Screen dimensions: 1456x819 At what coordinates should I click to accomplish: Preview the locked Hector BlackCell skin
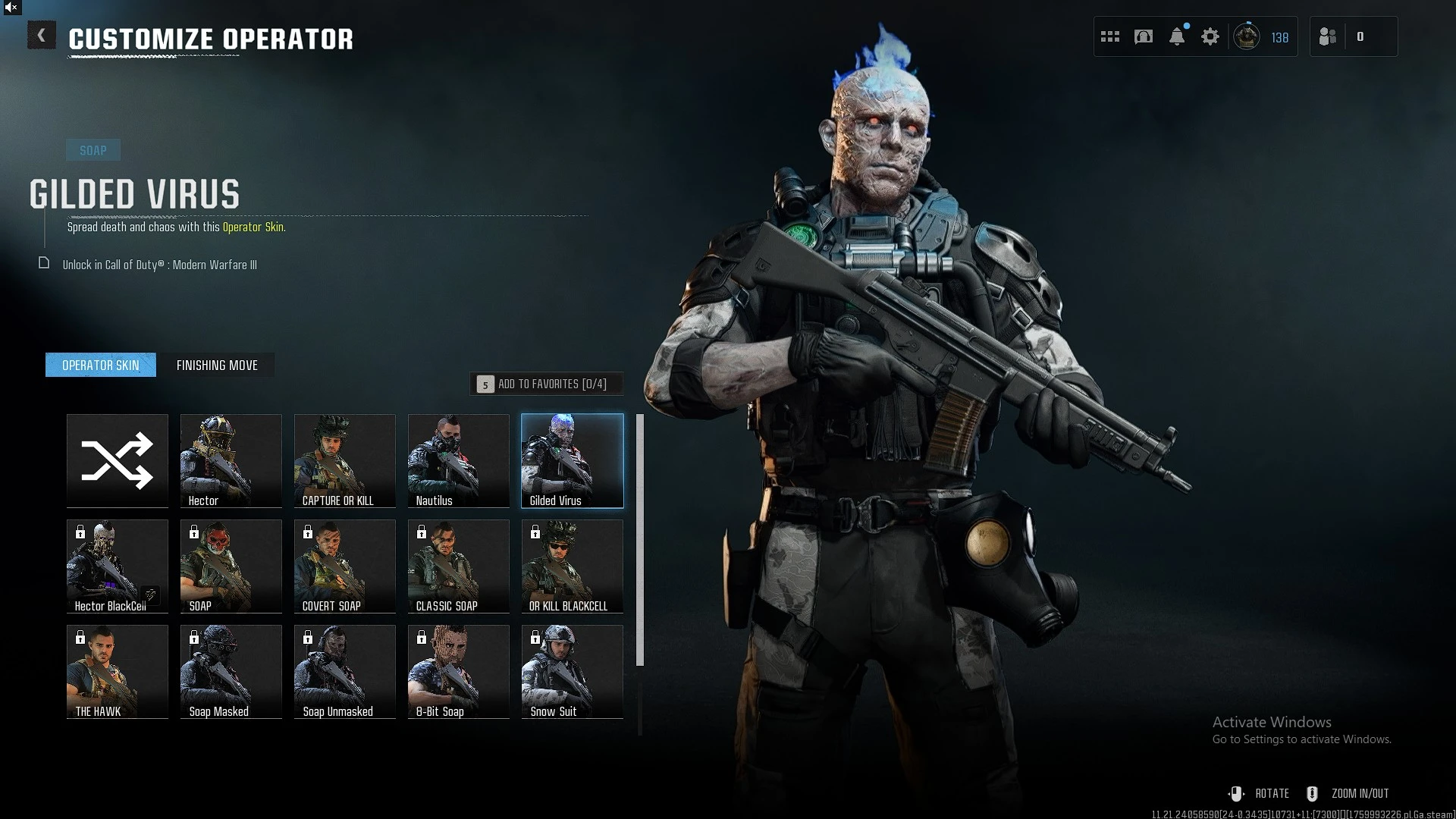118,566
